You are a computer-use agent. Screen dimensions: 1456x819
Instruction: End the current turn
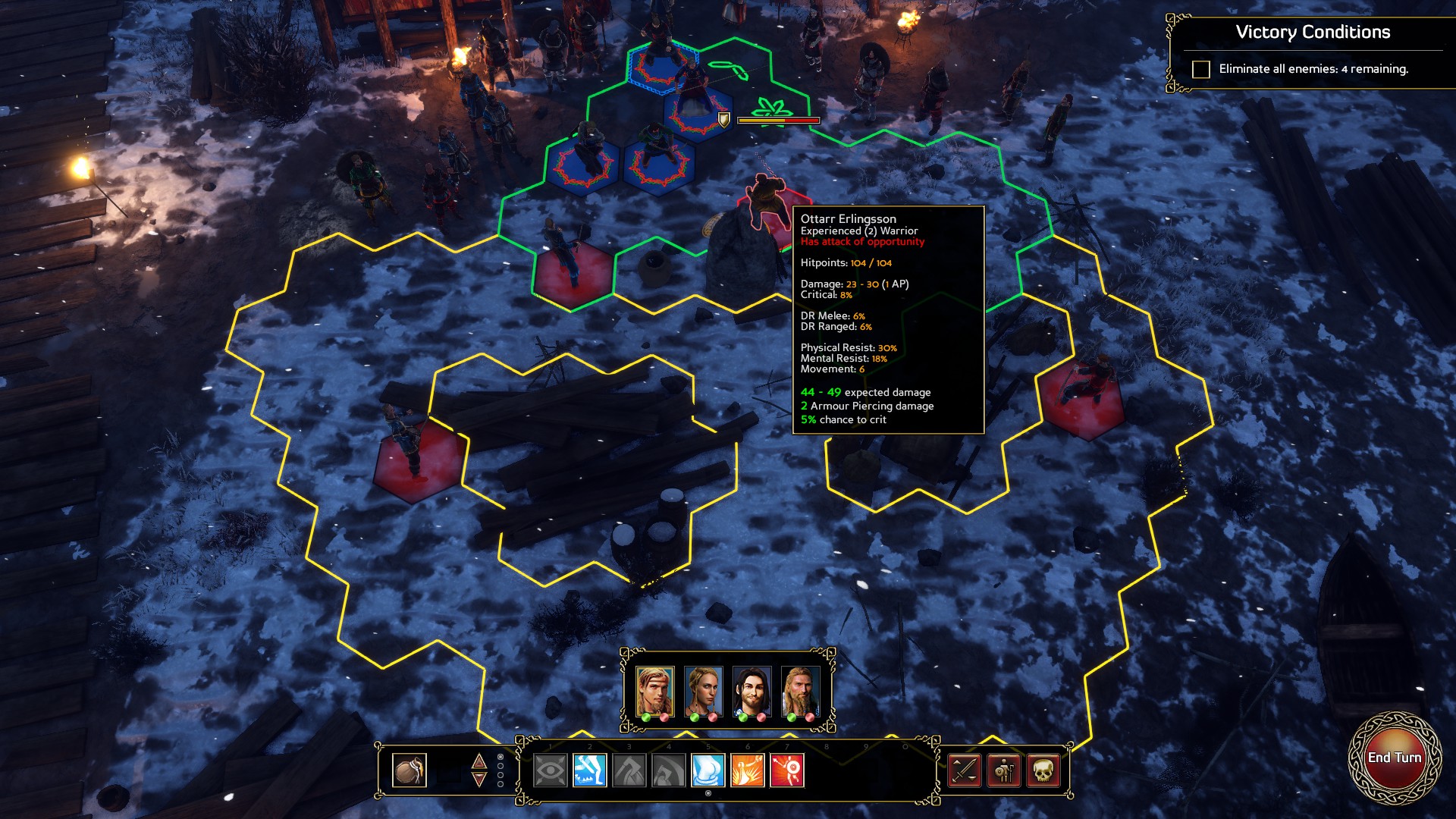(1394, 758)
